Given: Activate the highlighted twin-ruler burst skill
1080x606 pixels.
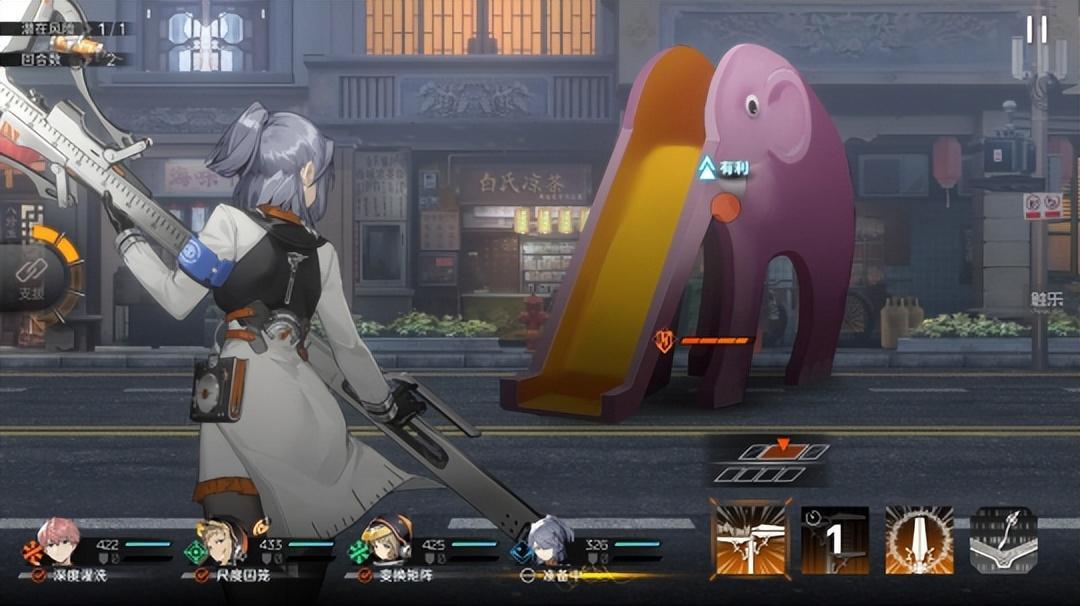Looking at the screenshot, I should tap(750, 540).
